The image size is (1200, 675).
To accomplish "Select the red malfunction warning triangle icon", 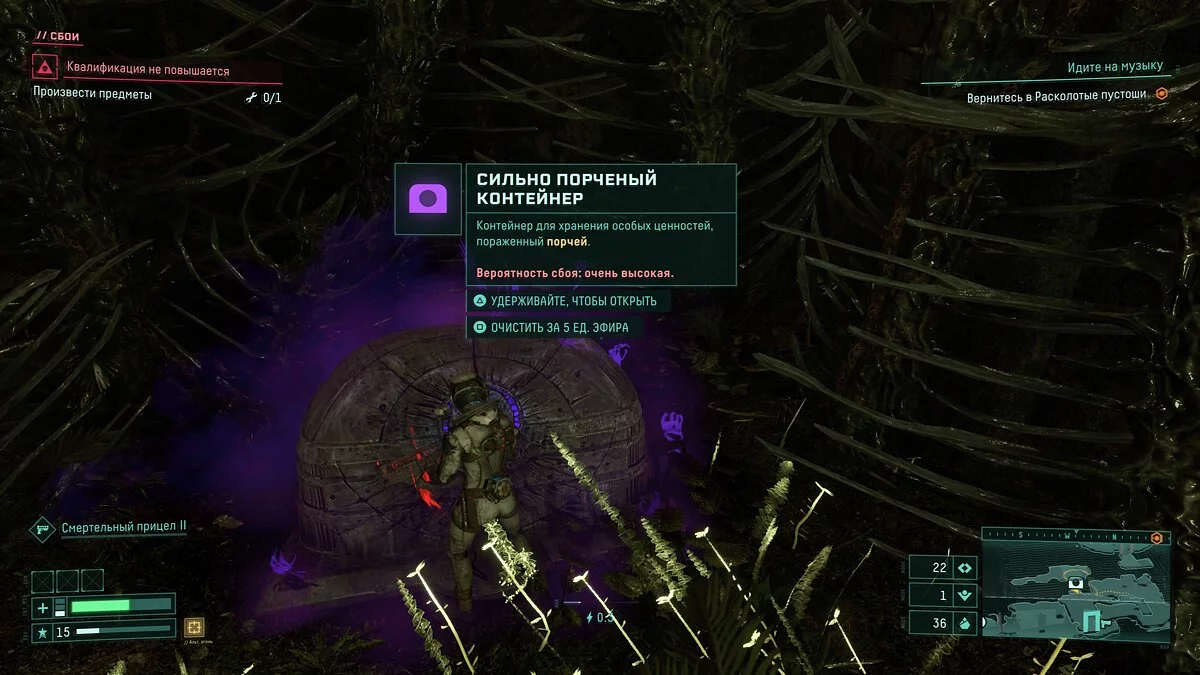I will point(44,69).
